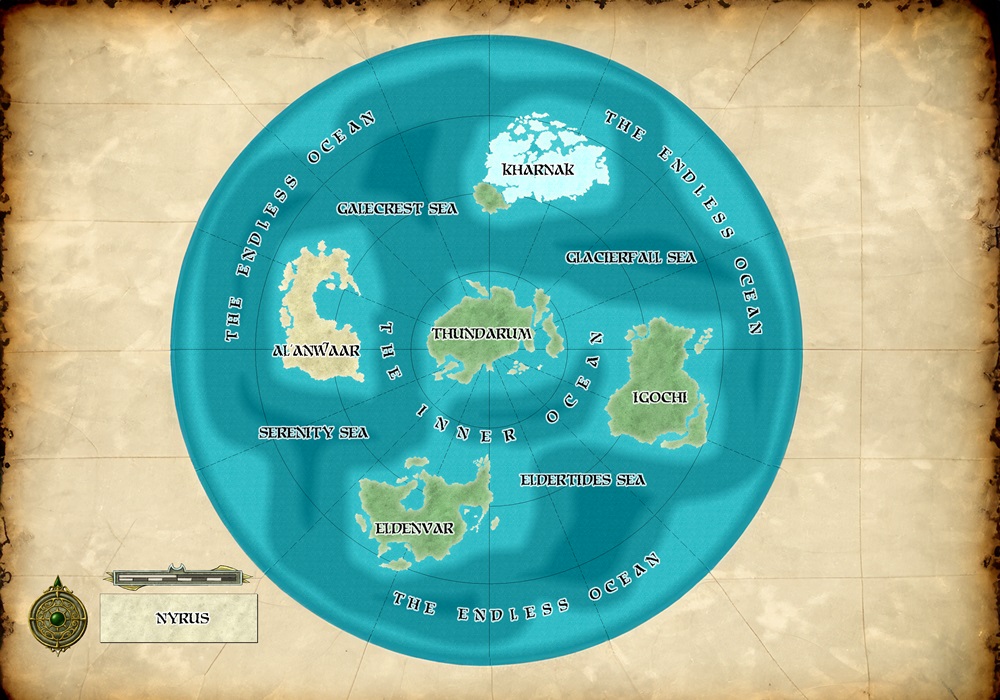Choose the Serenity Sea label
The image size is (1000, 700).
(313, 433)
